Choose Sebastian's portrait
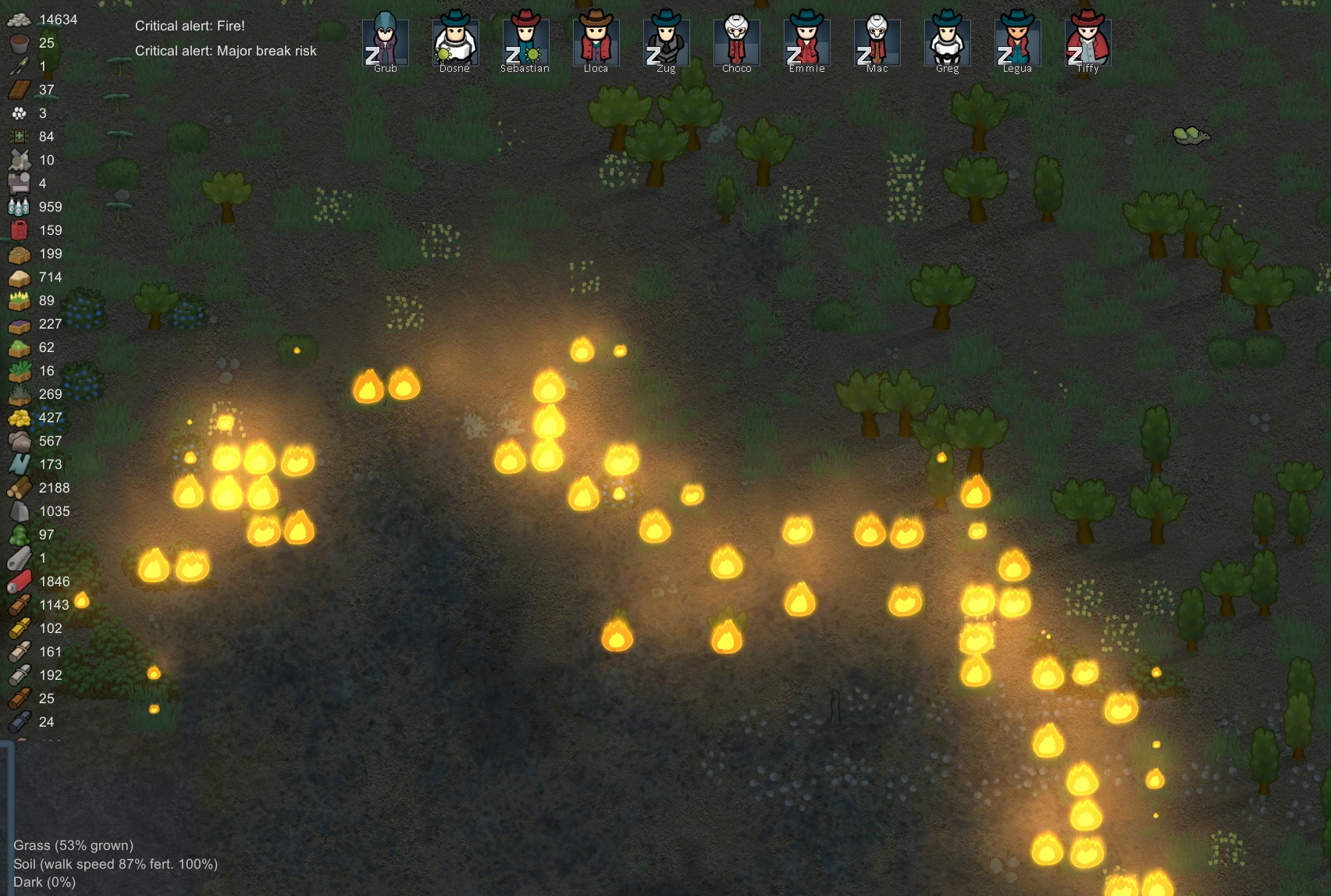Screen dimensions: 1331x896 (x=525, y=41)
